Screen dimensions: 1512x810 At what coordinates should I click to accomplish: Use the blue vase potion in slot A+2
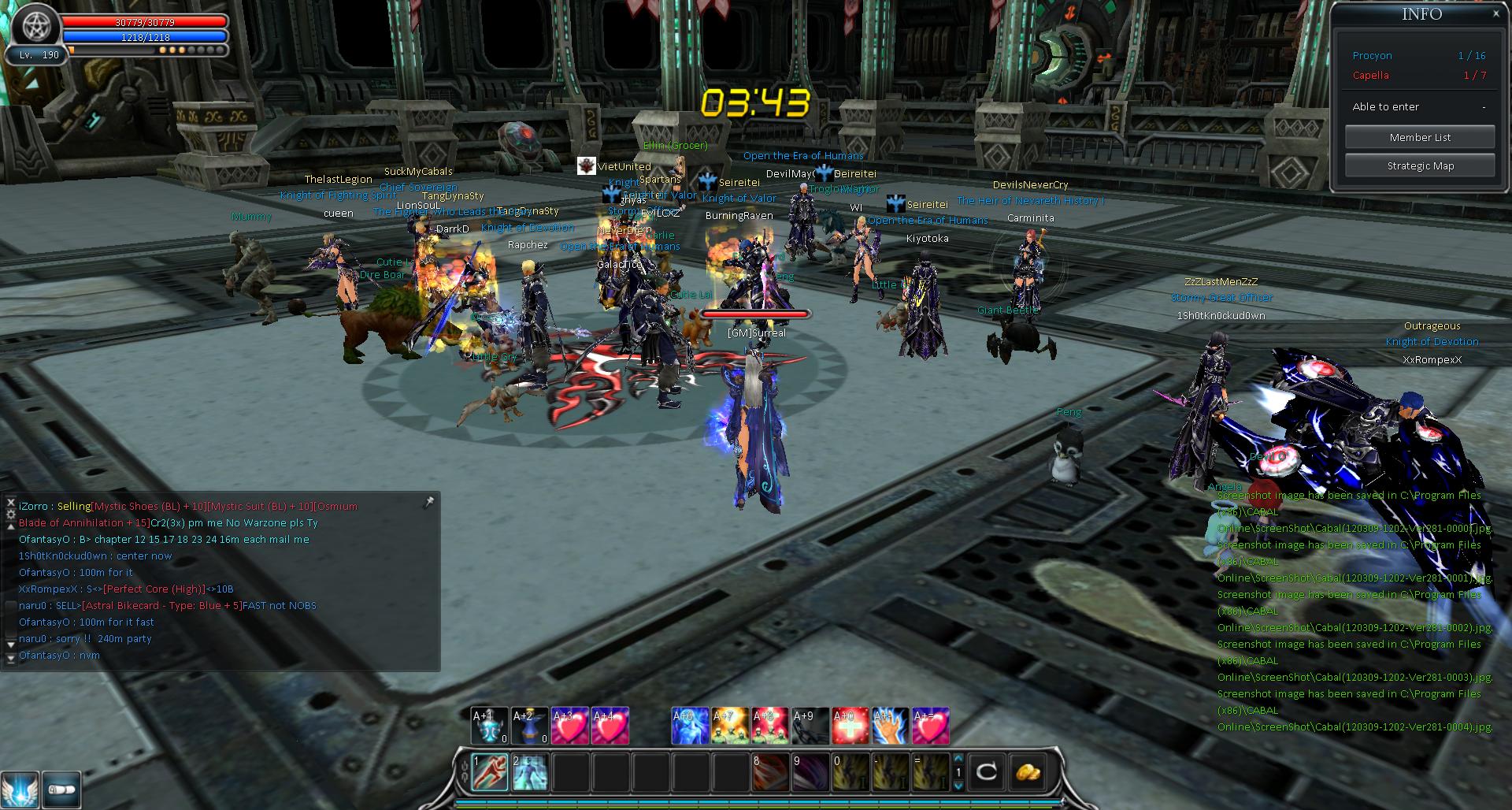(x=529, y=726)
